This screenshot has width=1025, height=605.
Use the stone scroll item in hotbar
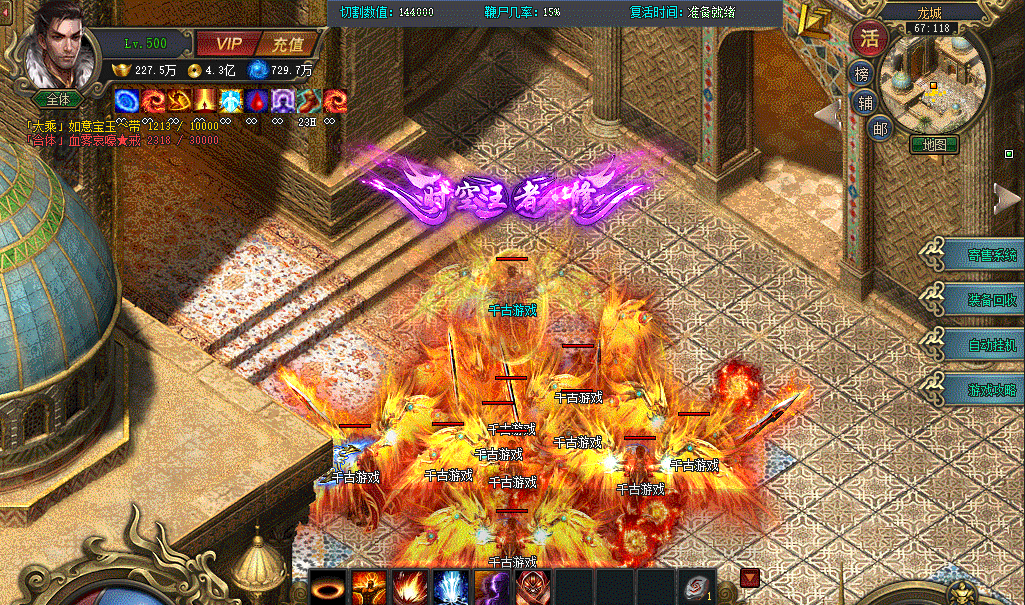(696, 588)
